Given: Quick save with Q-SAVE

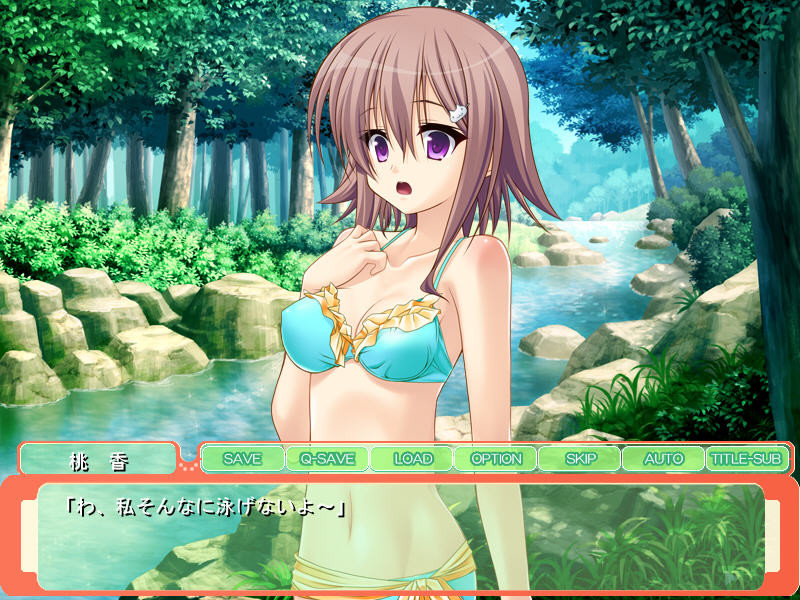Looking at the screenshot, I should click(x=326, y=459).
